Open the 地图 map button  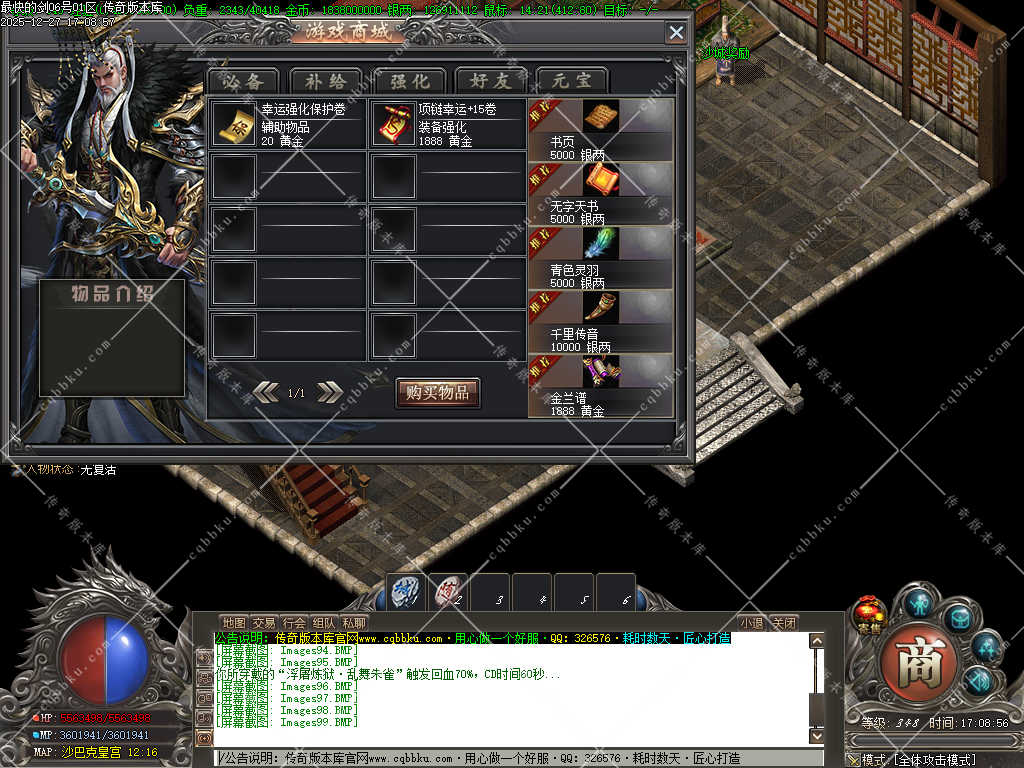tap(233, 622)
